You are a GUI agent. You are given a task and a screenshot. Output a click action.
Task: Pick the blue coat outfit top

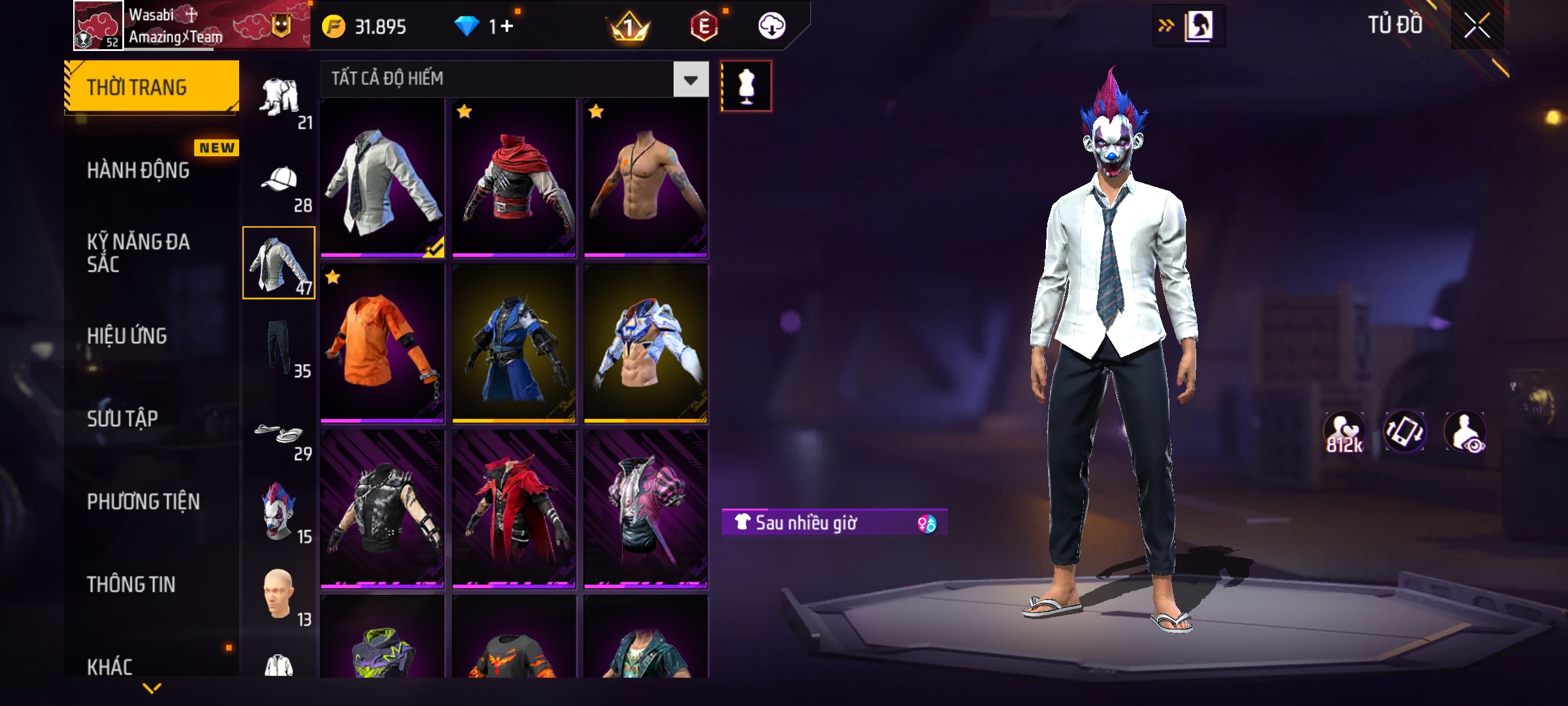[x=514, y=343]
